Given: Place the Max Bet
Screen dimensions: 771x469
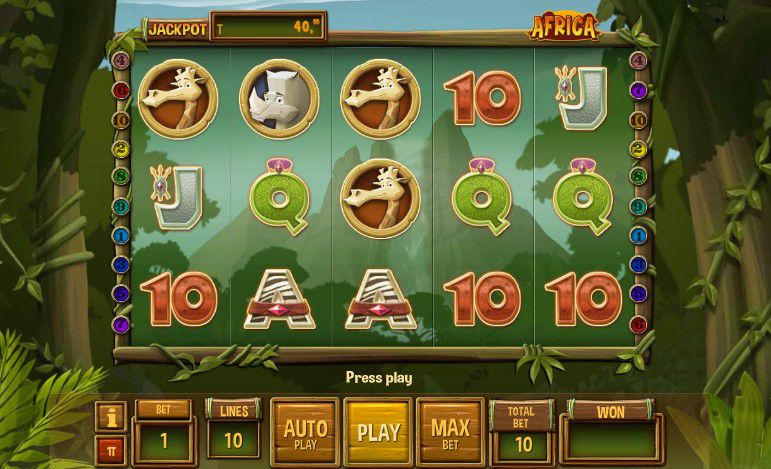Looking at the screenshot, I should pyautogui.click(x=450, y=432).
